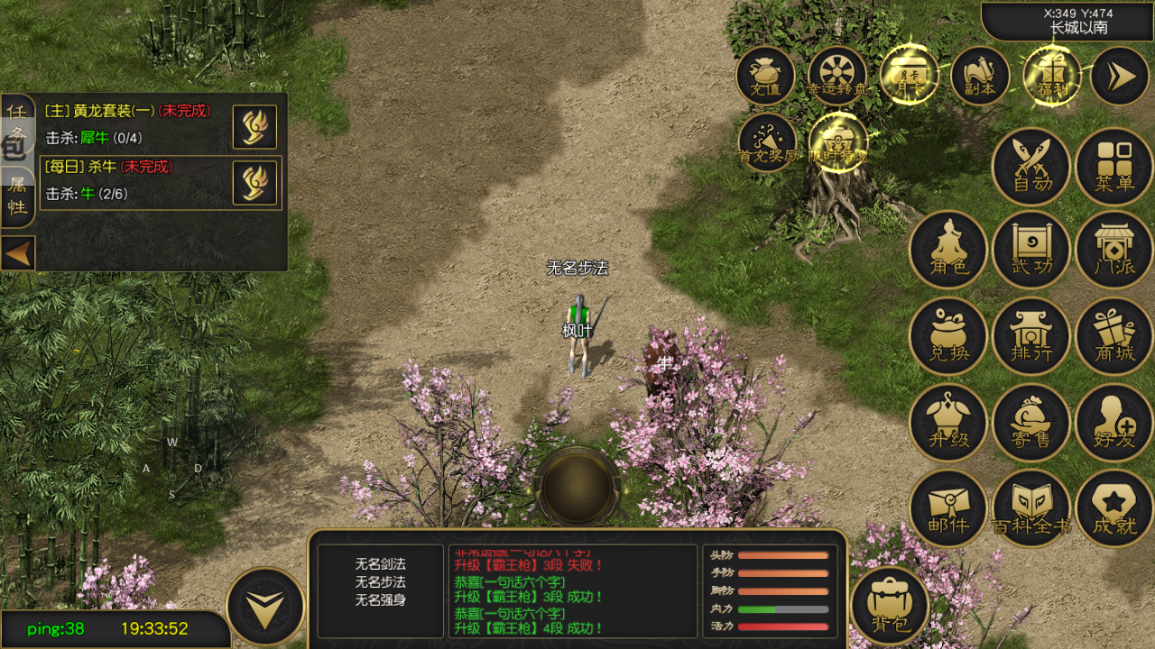Open the 邮件 mail inbox
The width and height of the screenshot is (1155, 649).
(948, 508)
